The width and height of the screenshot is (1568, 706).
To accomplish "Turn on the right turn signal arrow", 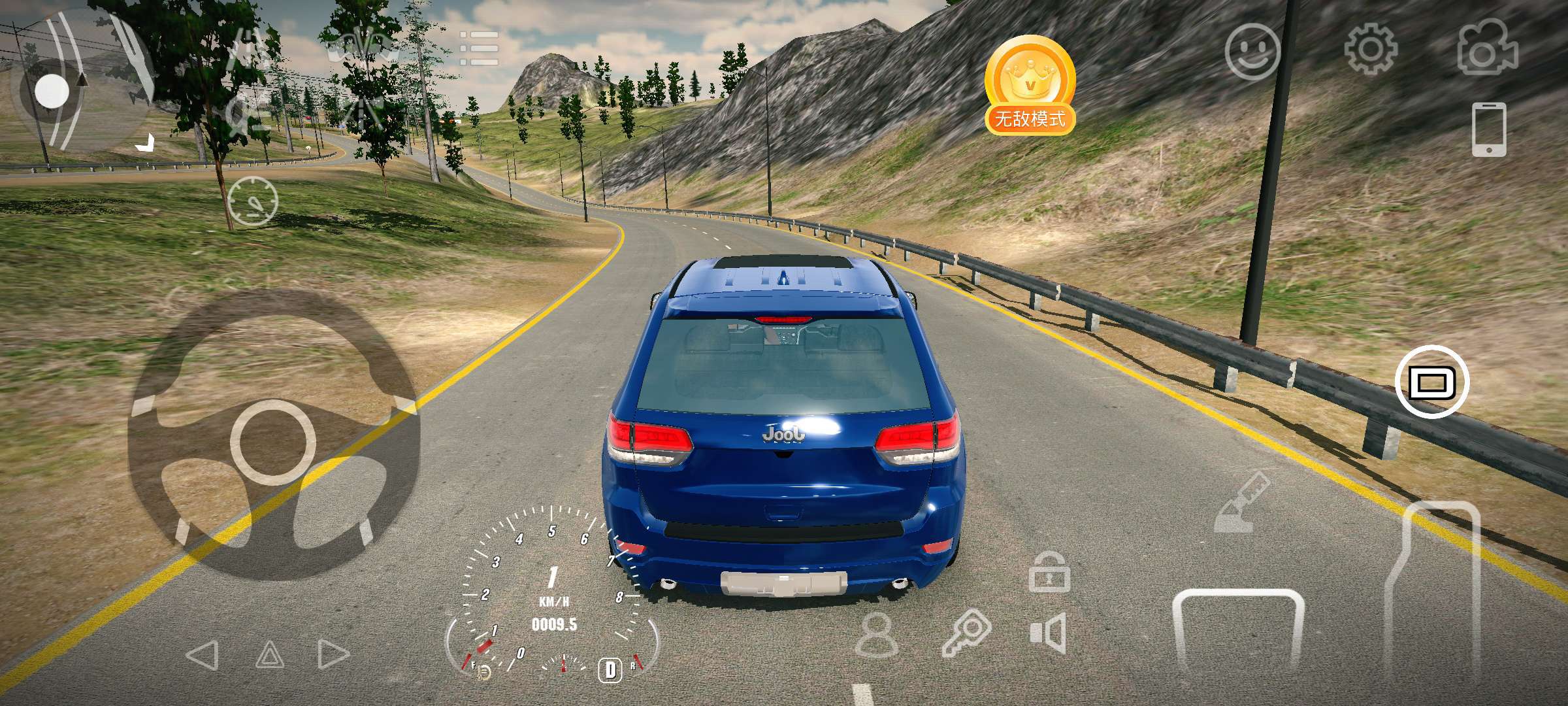I will tap(333, 654).
